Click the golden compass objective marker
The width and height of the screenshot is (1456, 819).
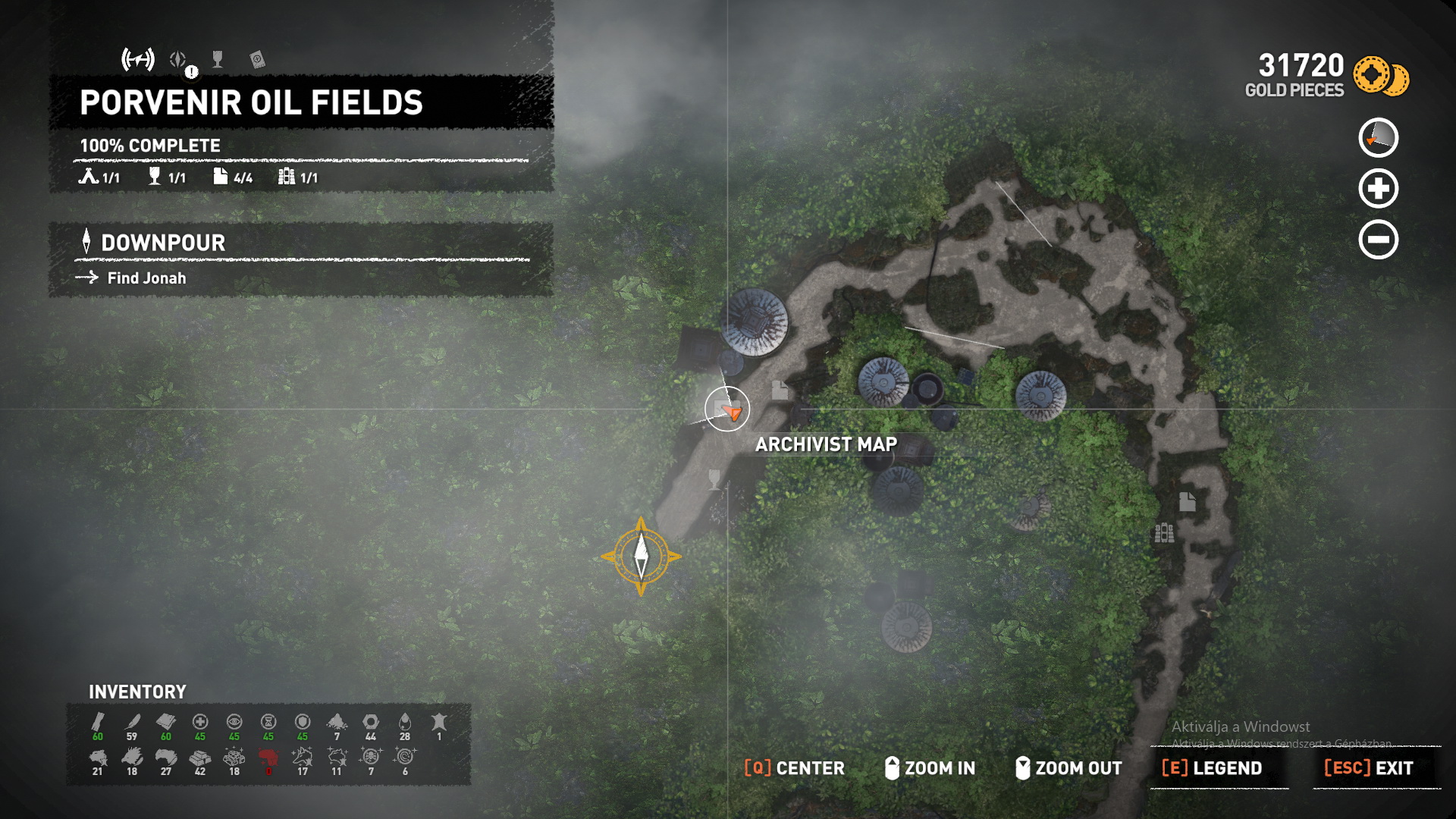(641, 557)
